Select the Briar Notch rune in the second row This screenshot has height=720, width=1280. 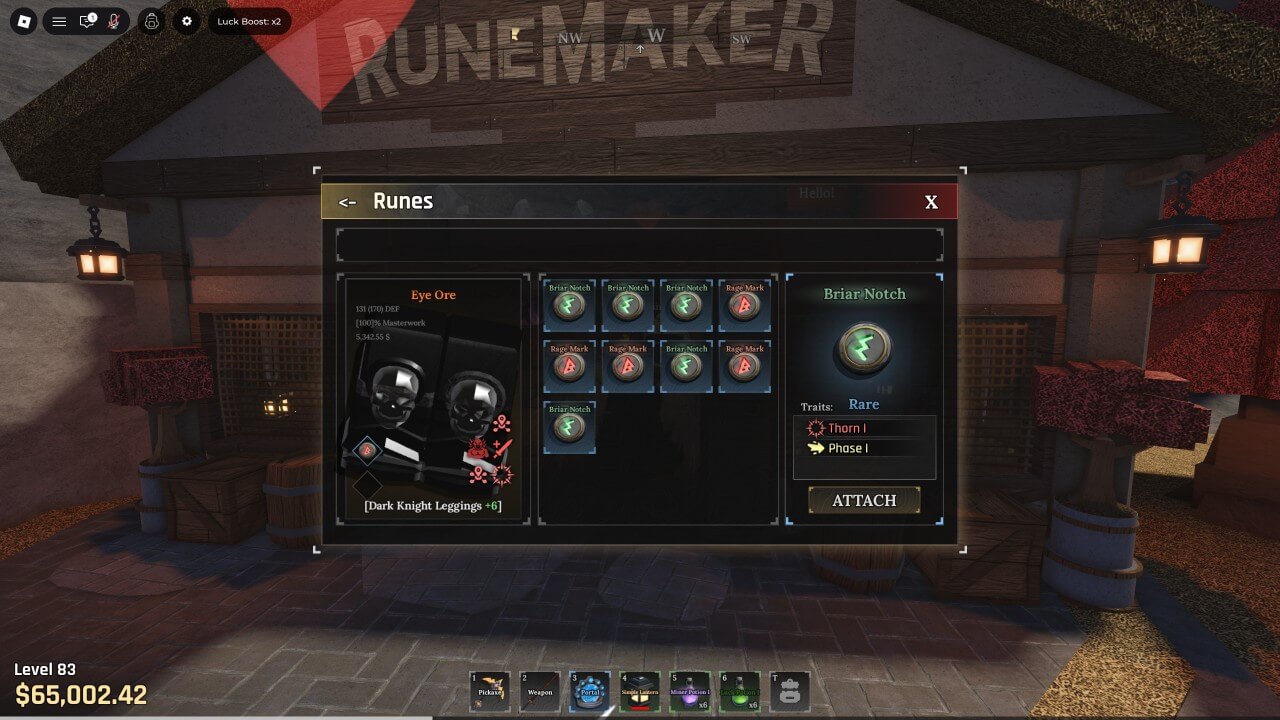[x=686, y=366]
